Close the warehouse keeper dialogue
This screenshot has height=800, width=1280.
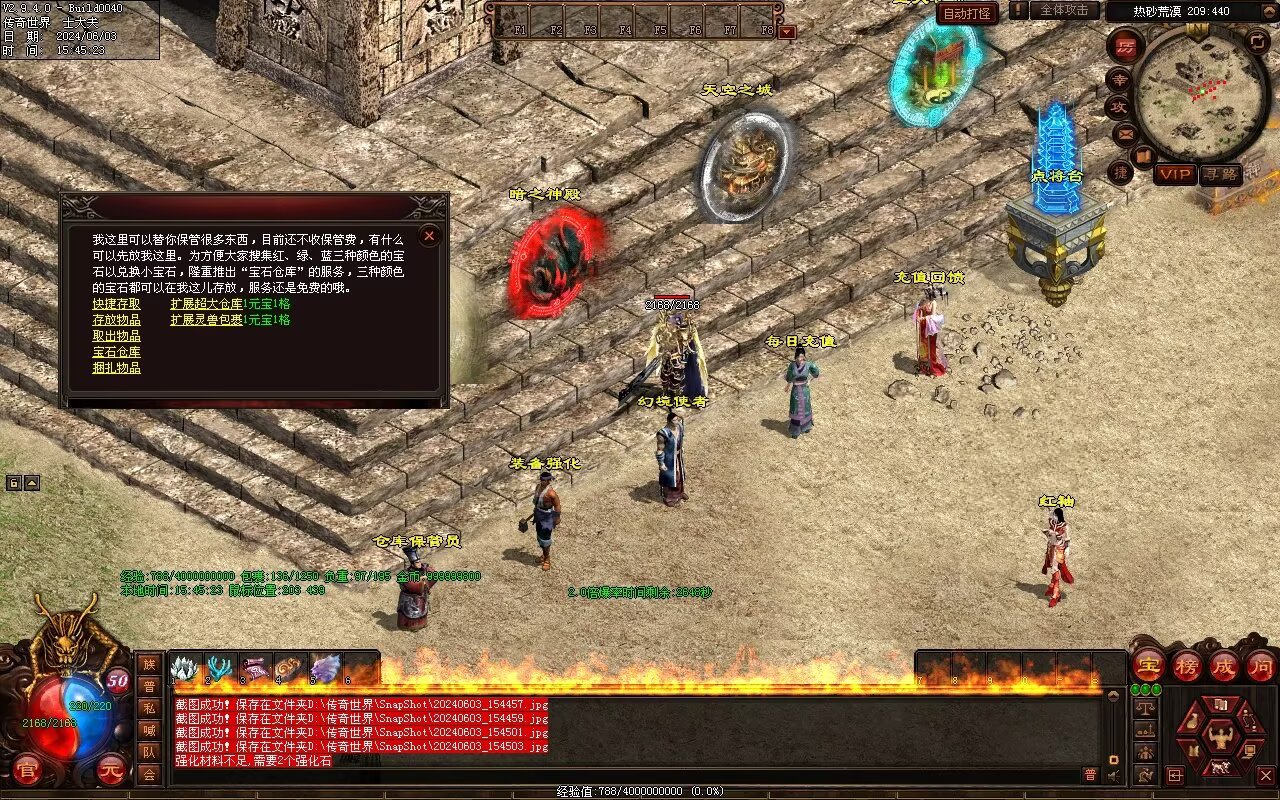tap(429, 236)
